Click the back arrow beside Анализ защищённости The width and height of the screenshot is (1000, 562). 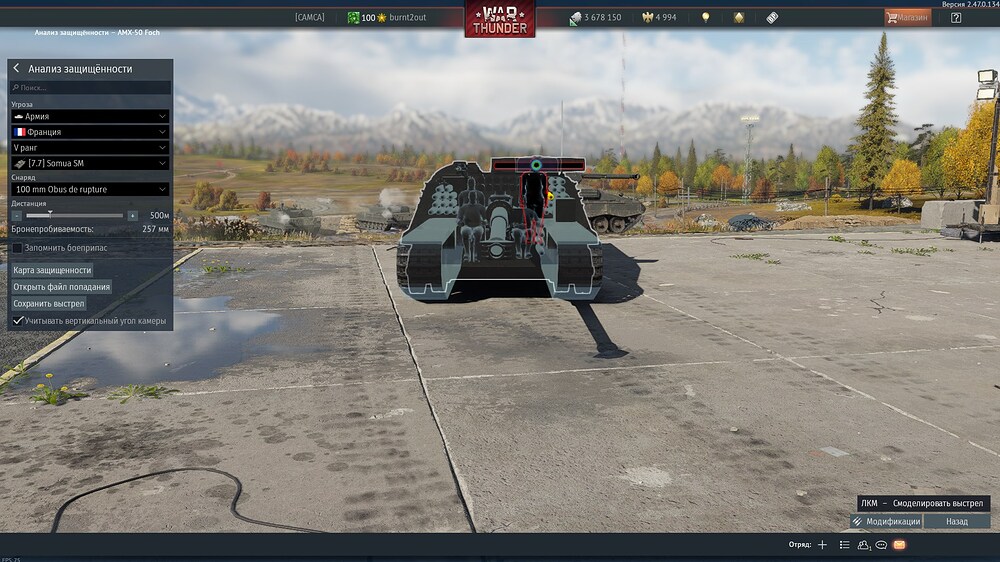pyautogui.click(x=16, y=69)
